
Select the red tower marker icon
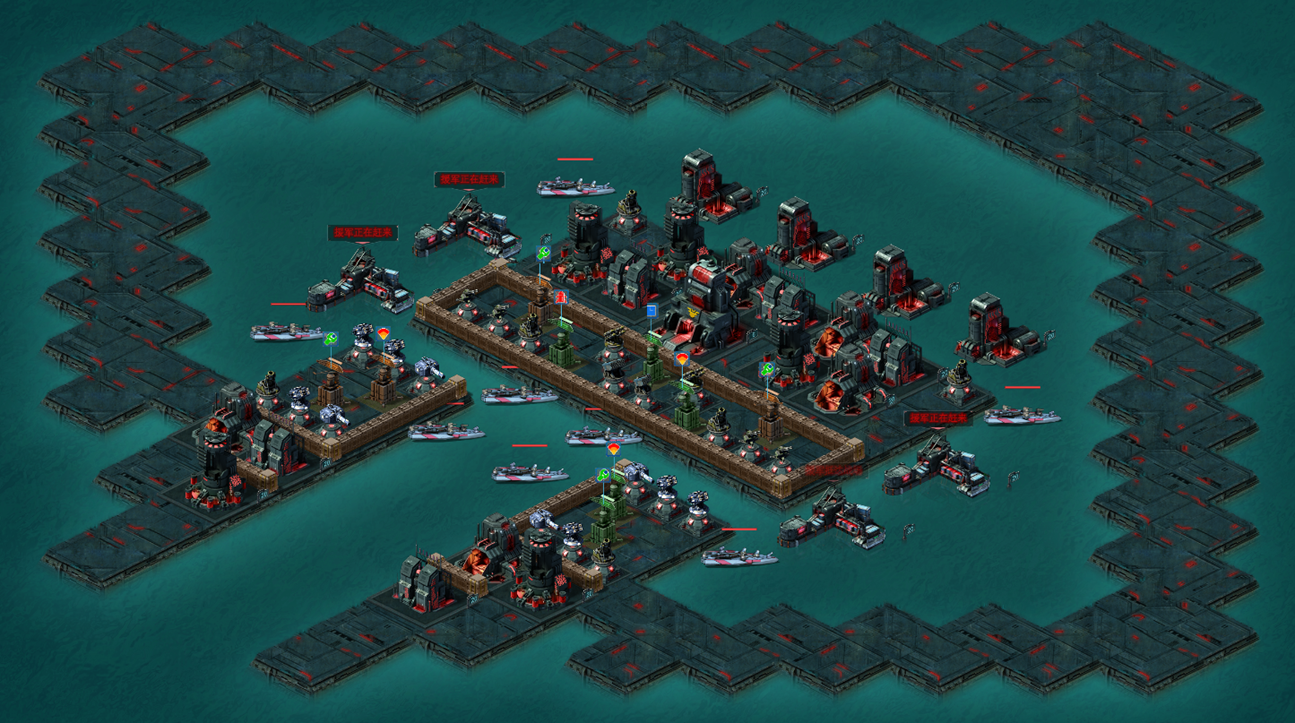pos(561,297)
